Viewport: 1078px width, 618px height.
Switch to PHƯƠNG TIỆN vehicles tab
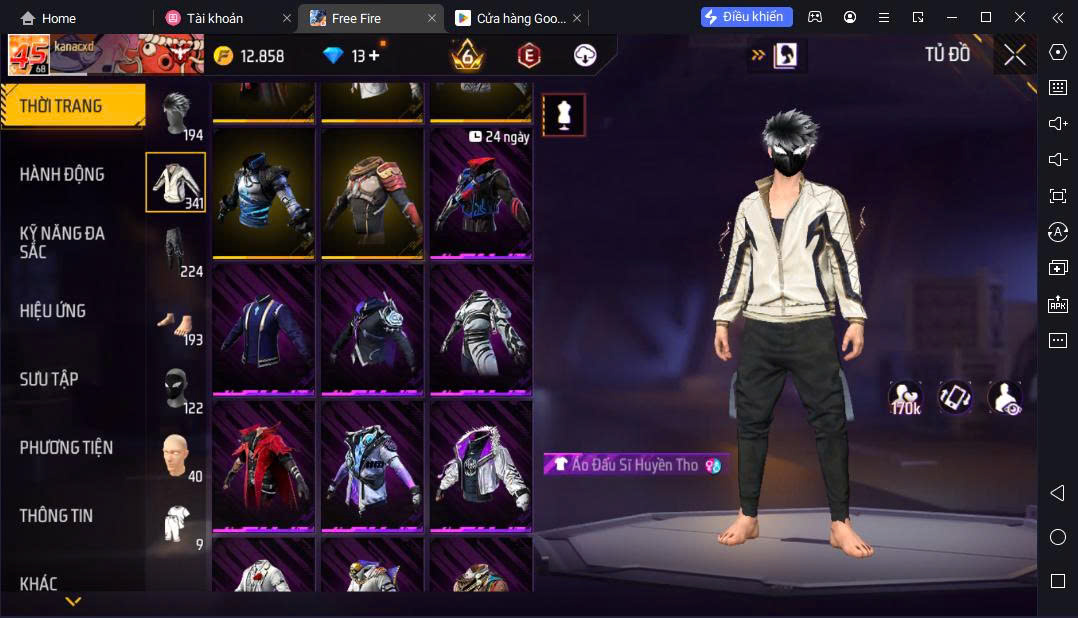pyautogui.click(x=66, y=447)
